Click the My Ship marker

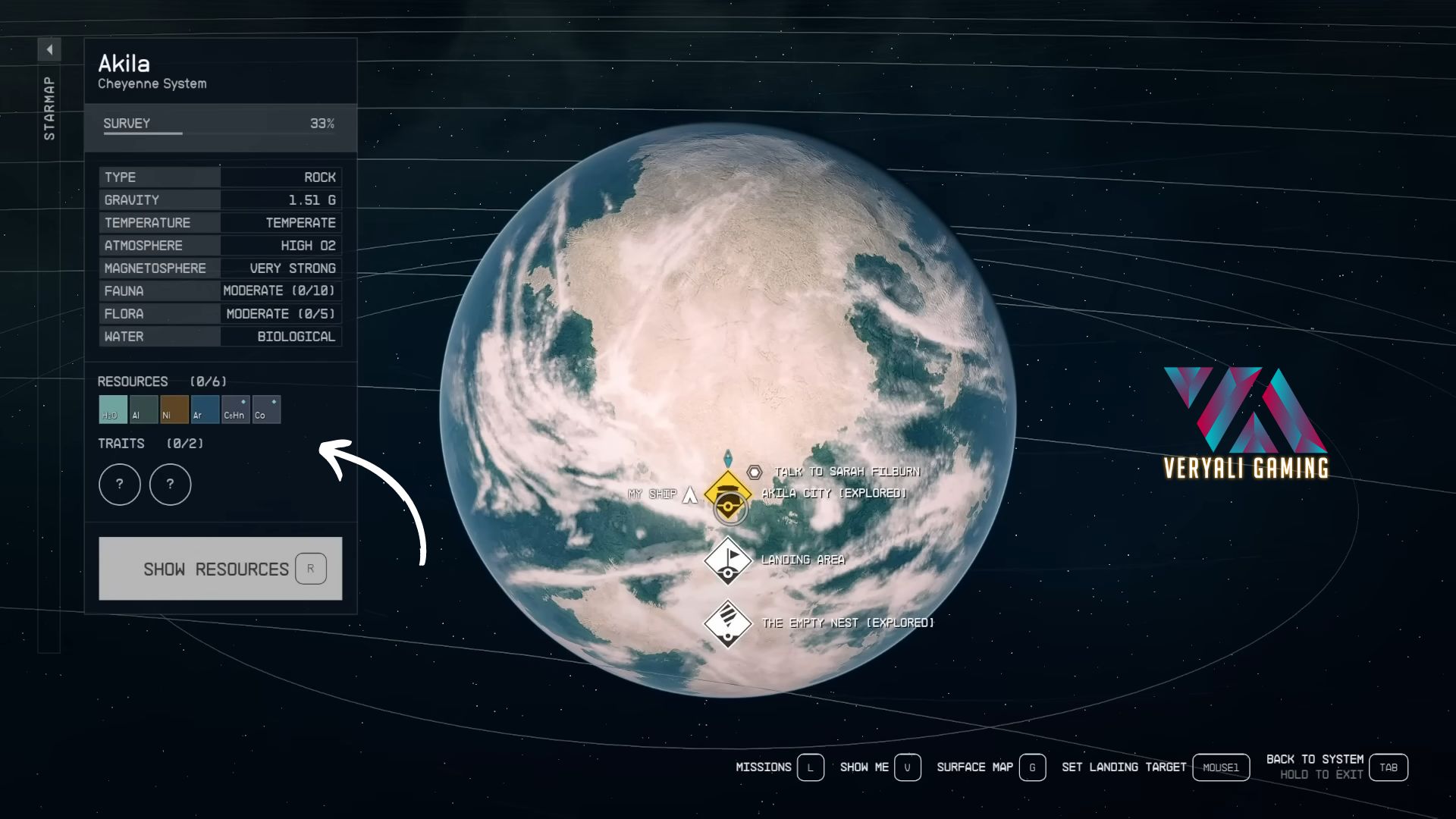coord(689,494)
